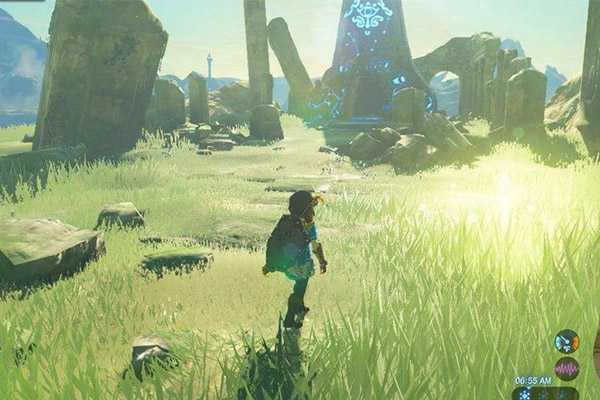Click the temperature gauge icon

click(567, 341)
